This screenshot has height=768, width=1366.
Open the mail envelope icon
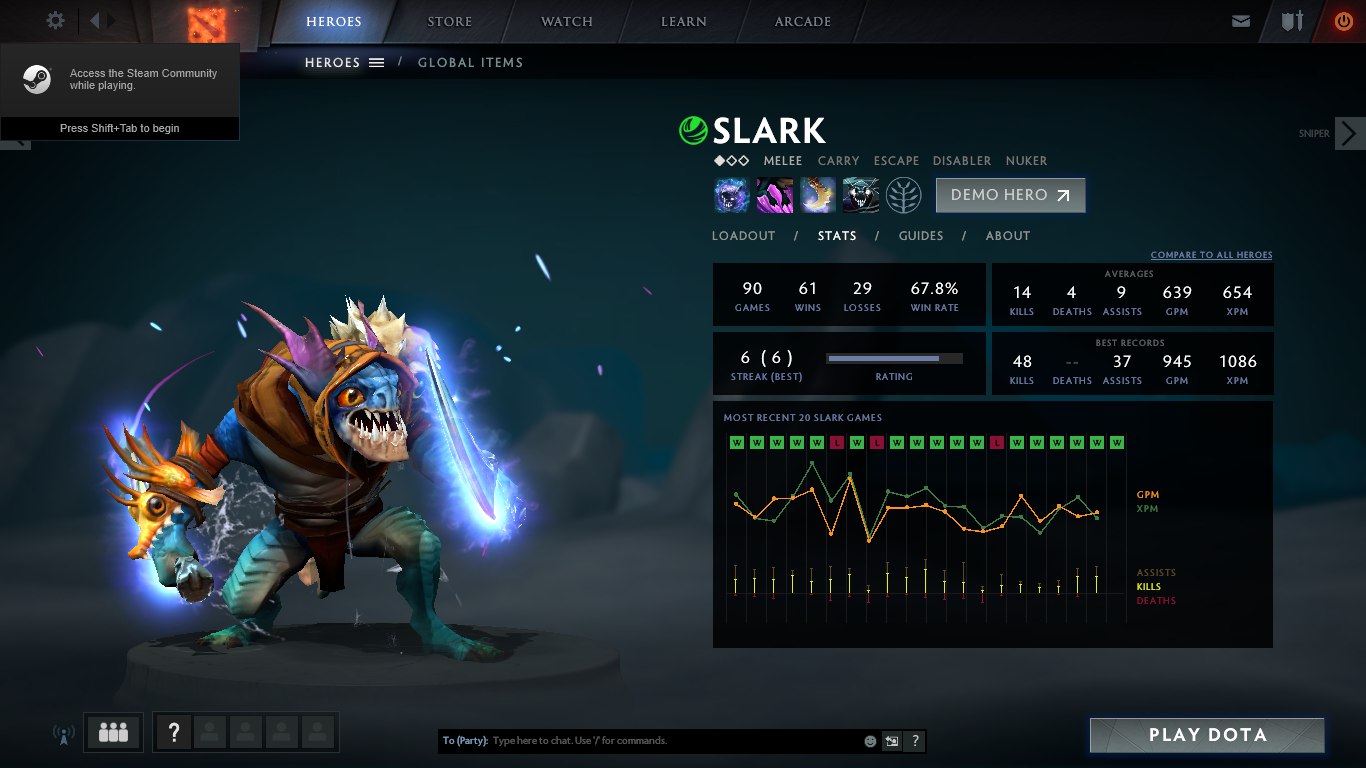(1241, 21)
